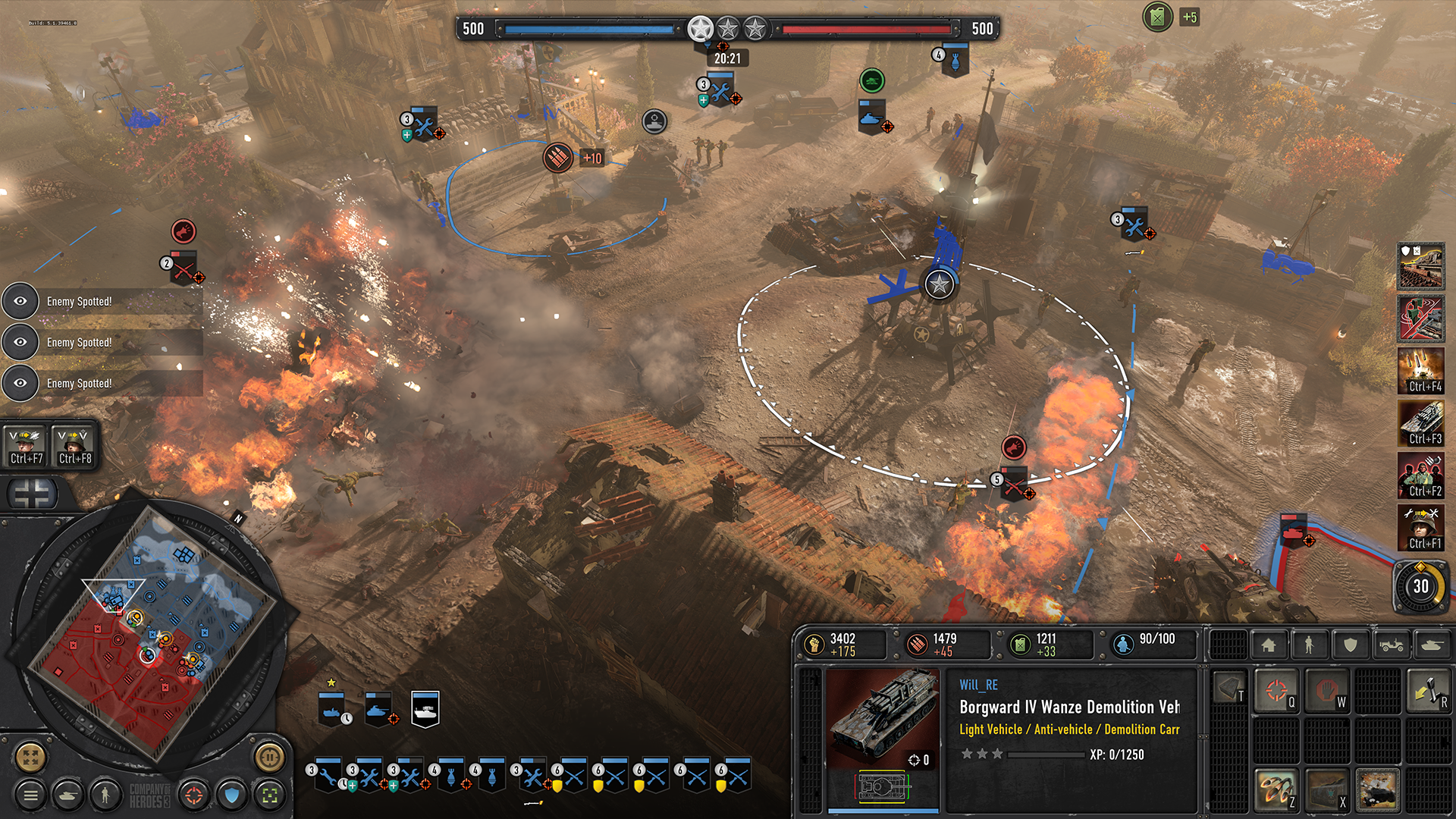Viewport: 1456px width, 819px height.
Task: Open the battlegroup command points dial
Action: click(x=1421, y=586)
